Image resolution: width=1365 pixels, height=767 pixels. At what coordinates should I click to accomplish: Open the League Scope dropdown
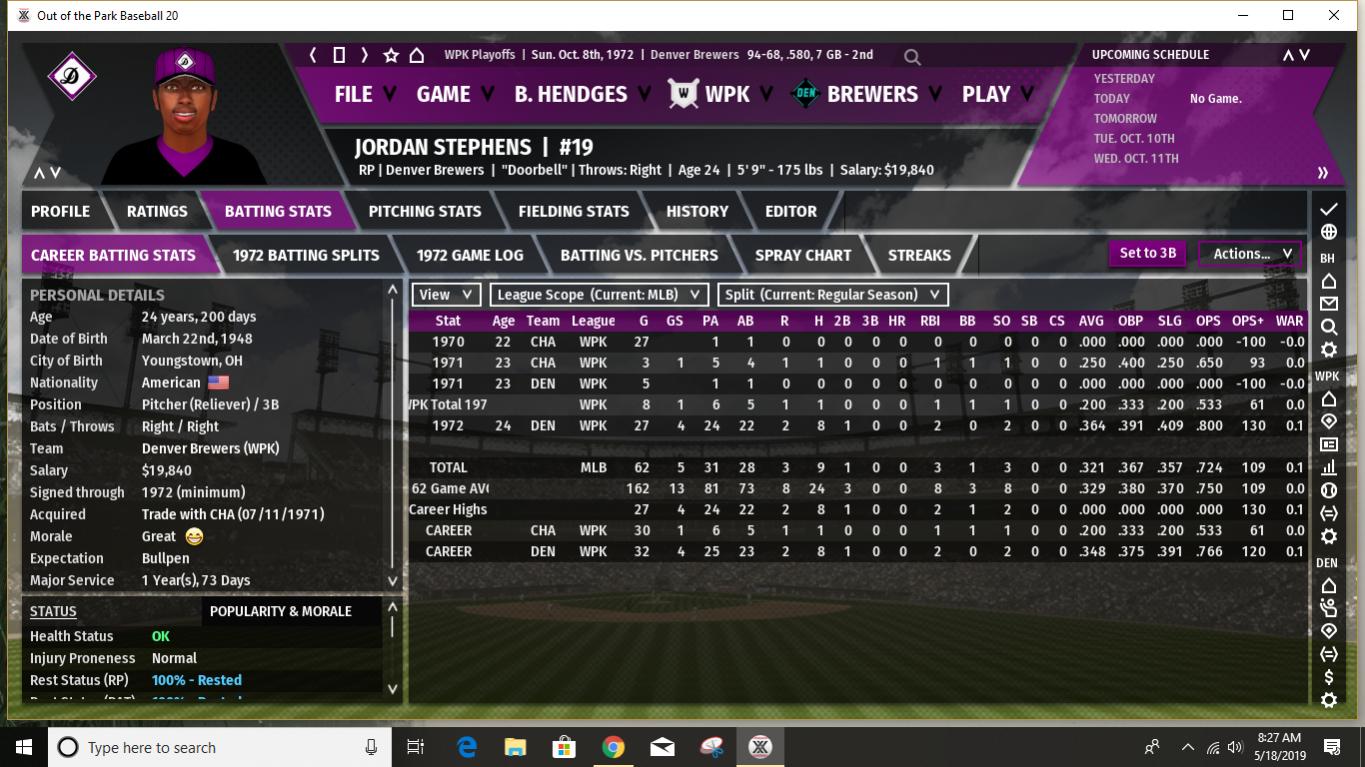[x=597, y=294]
